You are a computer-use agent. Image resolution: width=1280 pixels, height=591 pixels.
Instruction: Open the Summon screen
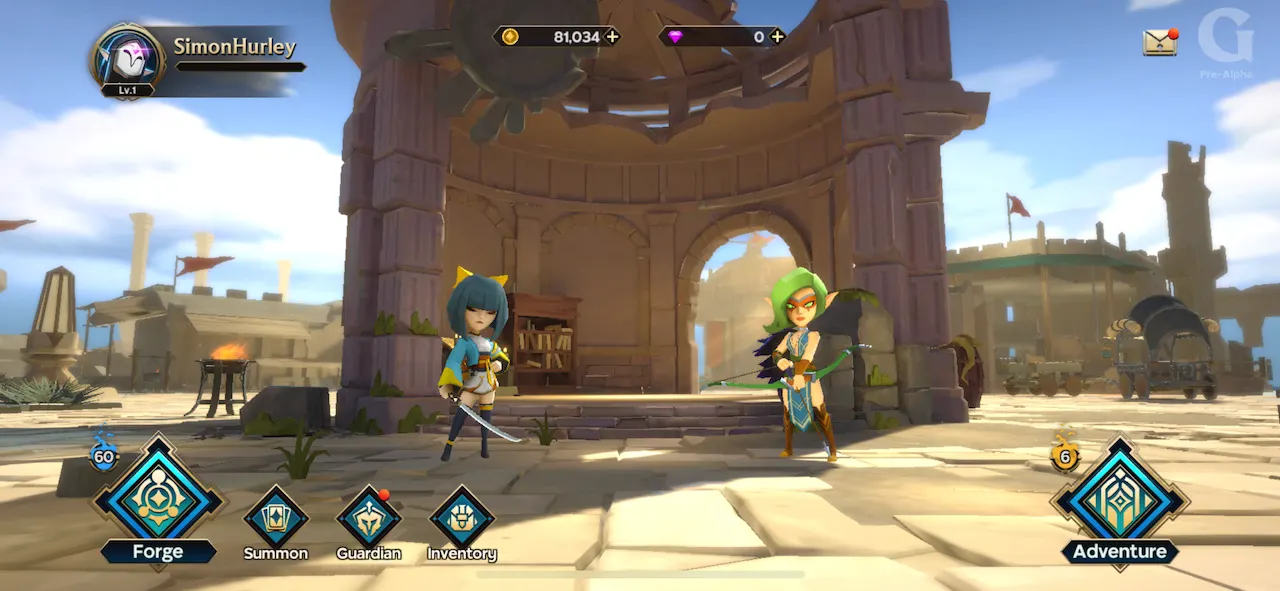(276, 517)
